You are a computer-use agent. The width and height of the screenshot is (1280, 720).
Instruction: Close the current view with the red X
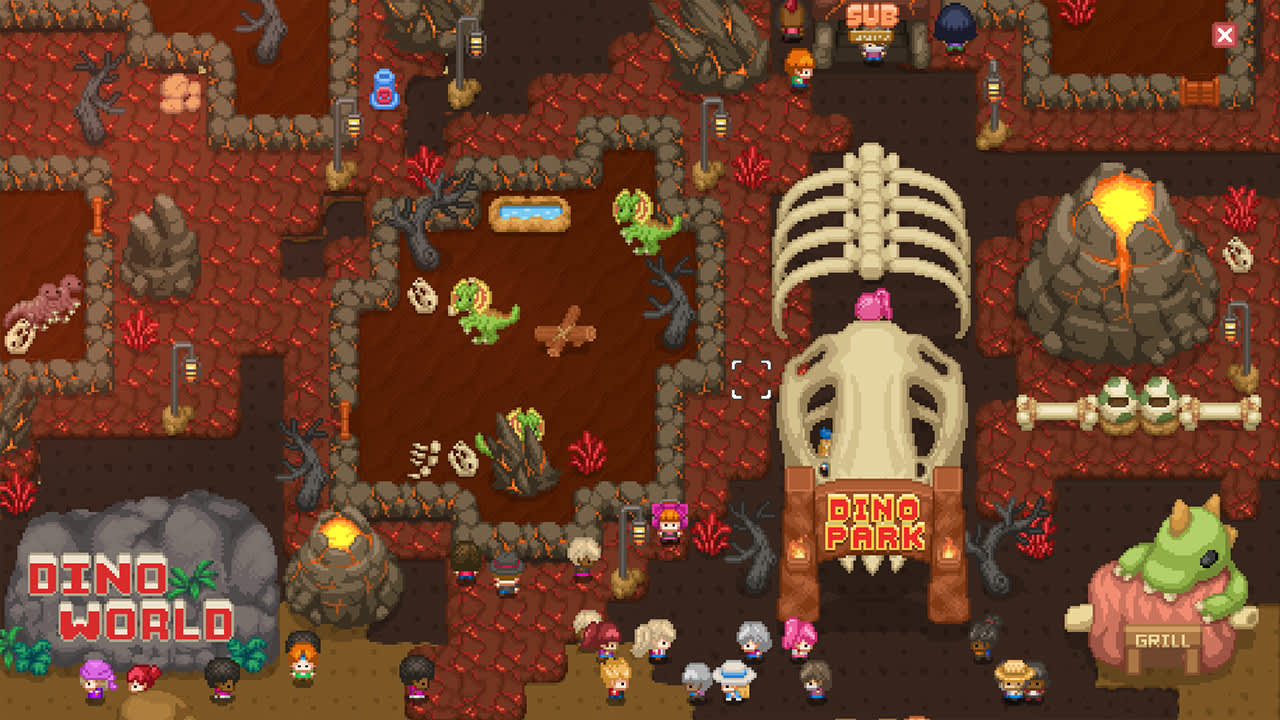[x=1224, y=34]
